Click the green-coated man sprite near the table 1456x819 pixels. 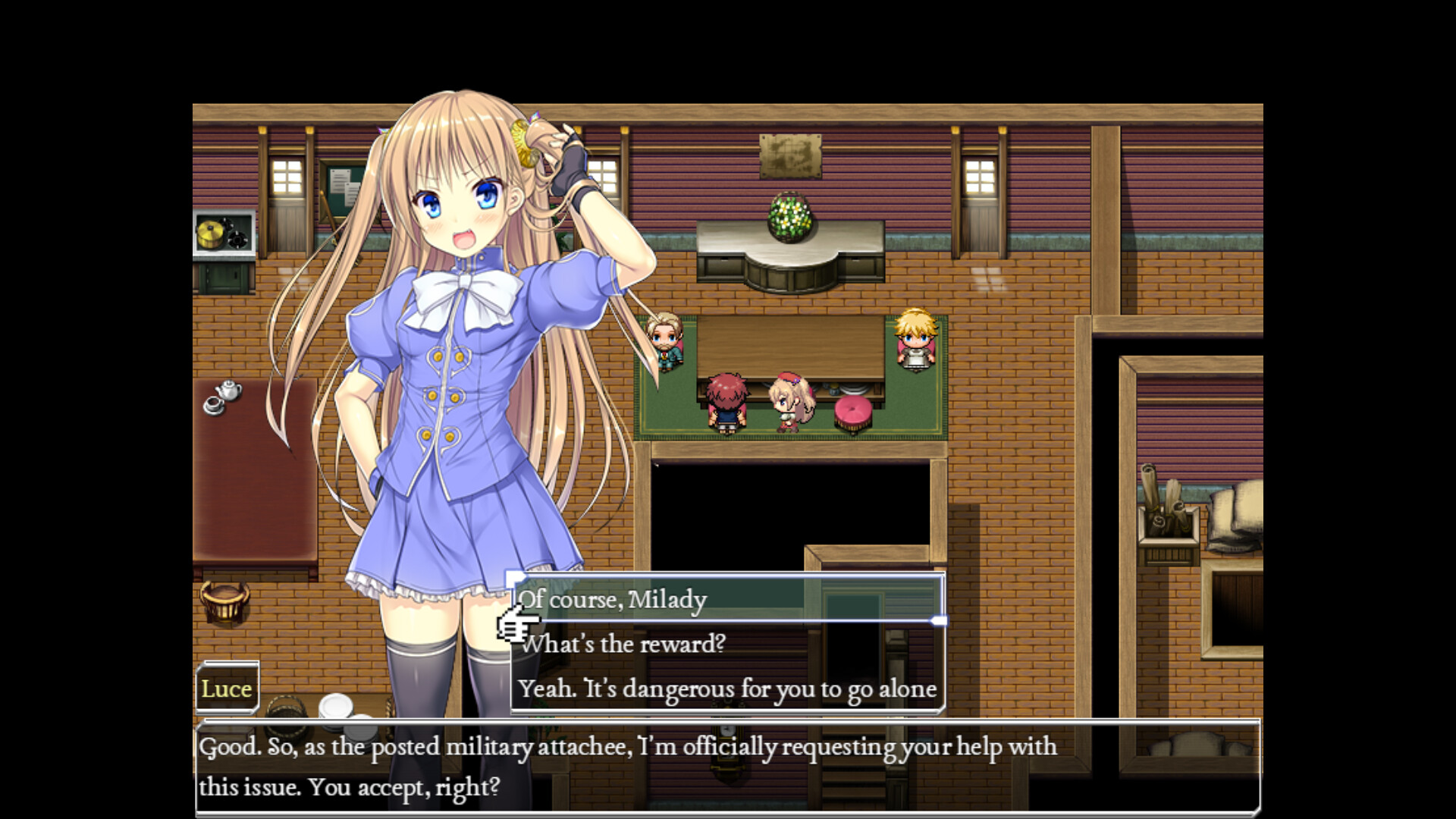tap(665, 341)
